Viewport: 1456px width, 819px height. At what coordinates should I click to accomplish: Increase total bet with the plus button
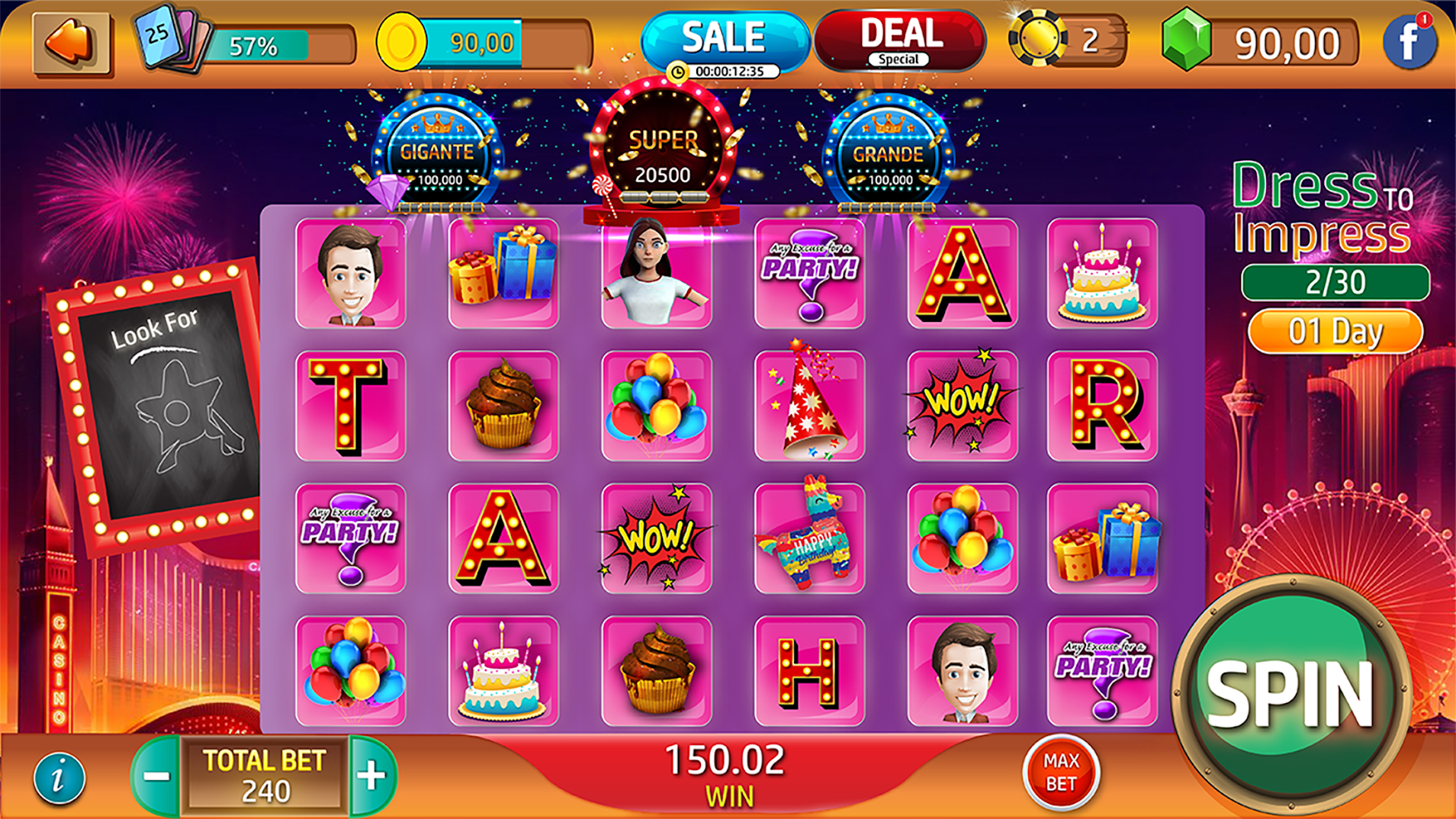point(372,776)
